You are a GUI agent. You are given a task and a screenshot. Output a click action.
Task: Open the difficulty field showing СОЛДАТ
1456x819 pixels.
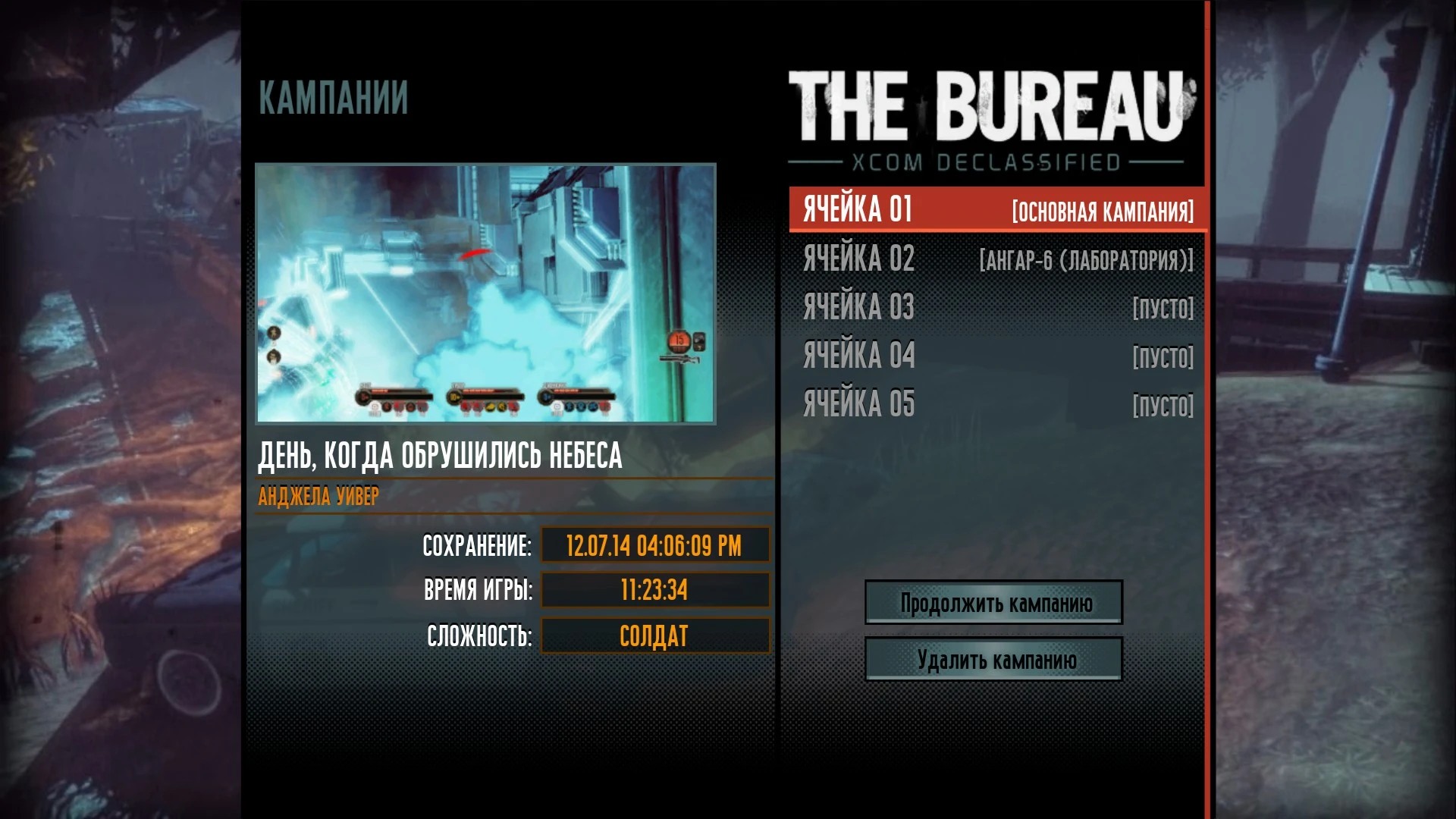(x=654, y=635)
